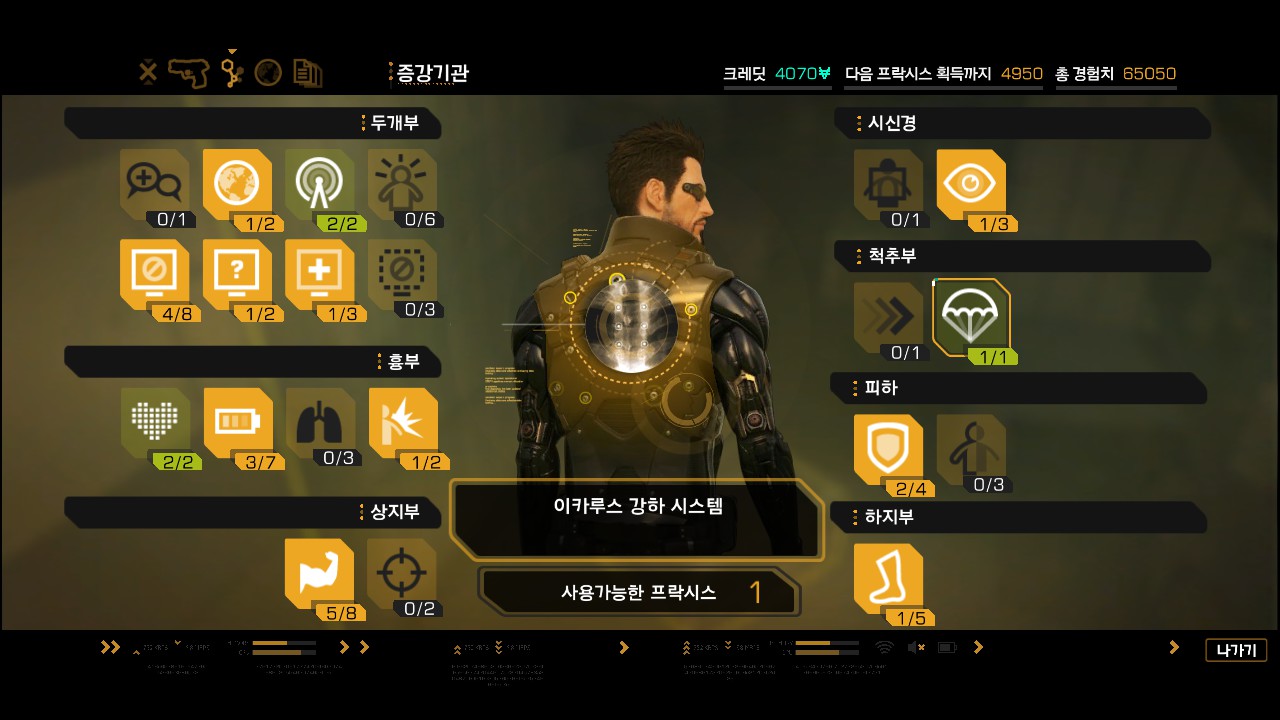Switch to the documents log tab

307,72
